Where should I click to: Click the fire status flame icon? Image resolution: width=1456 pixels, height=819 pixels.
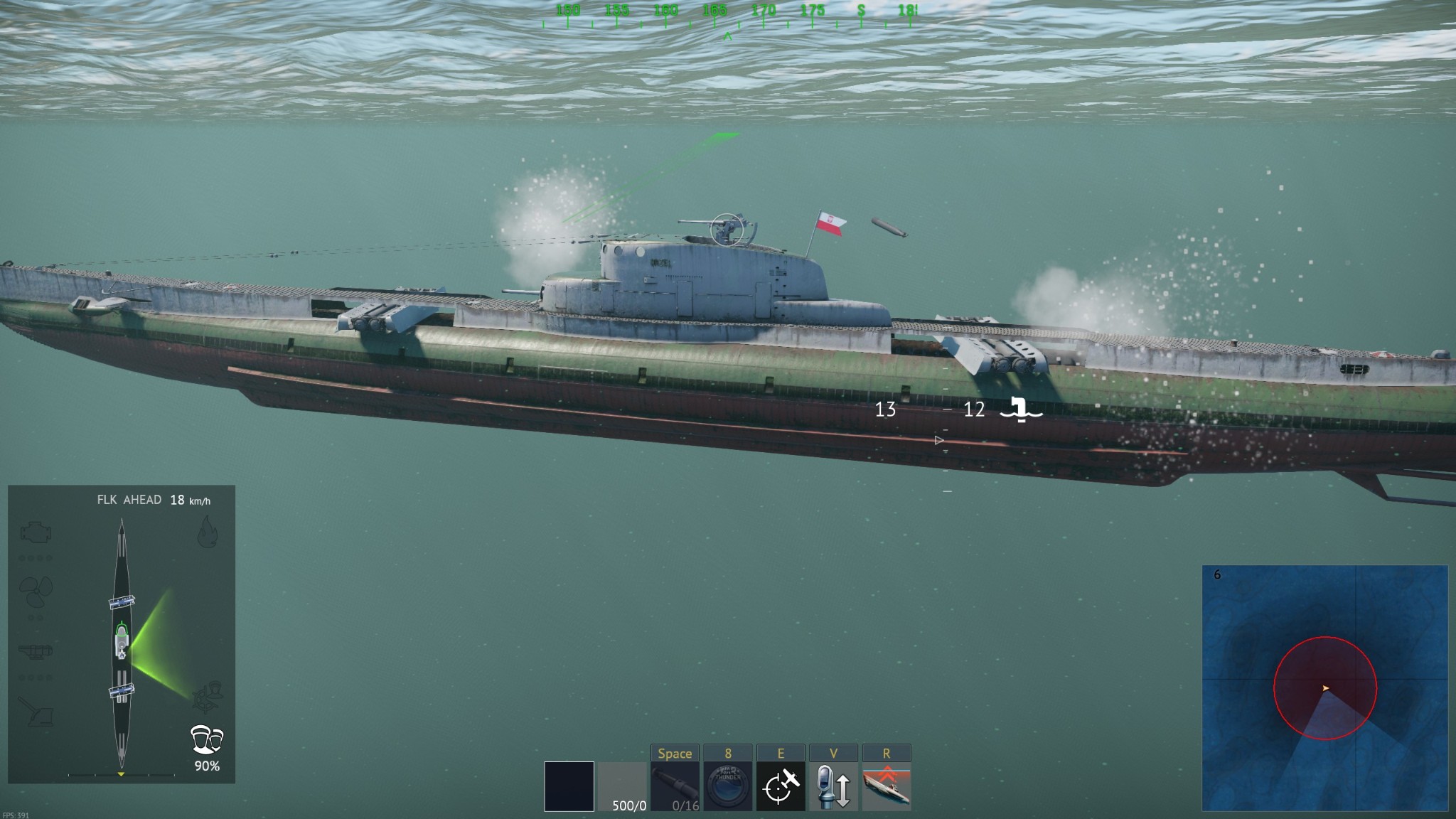(x=207, y=532)
